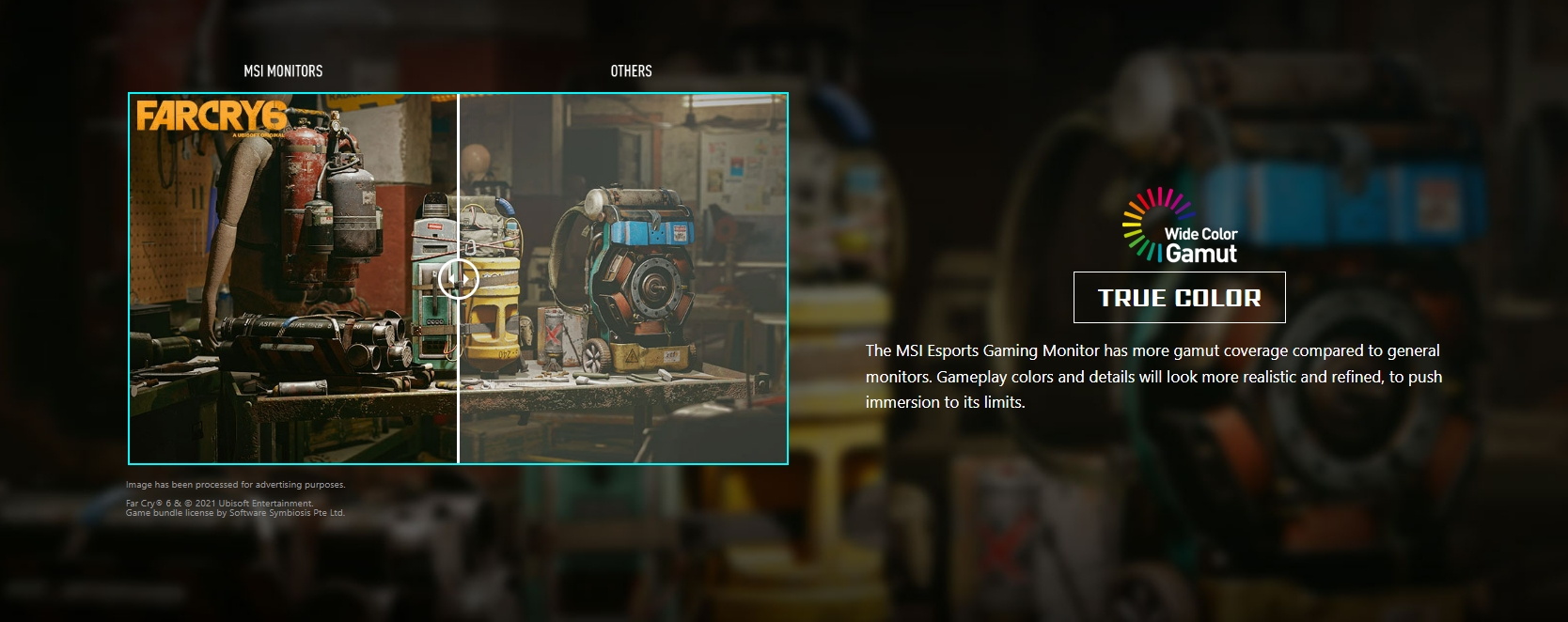
Task: Click the image comparison slider handle
Action: click(x=459, y=279)
